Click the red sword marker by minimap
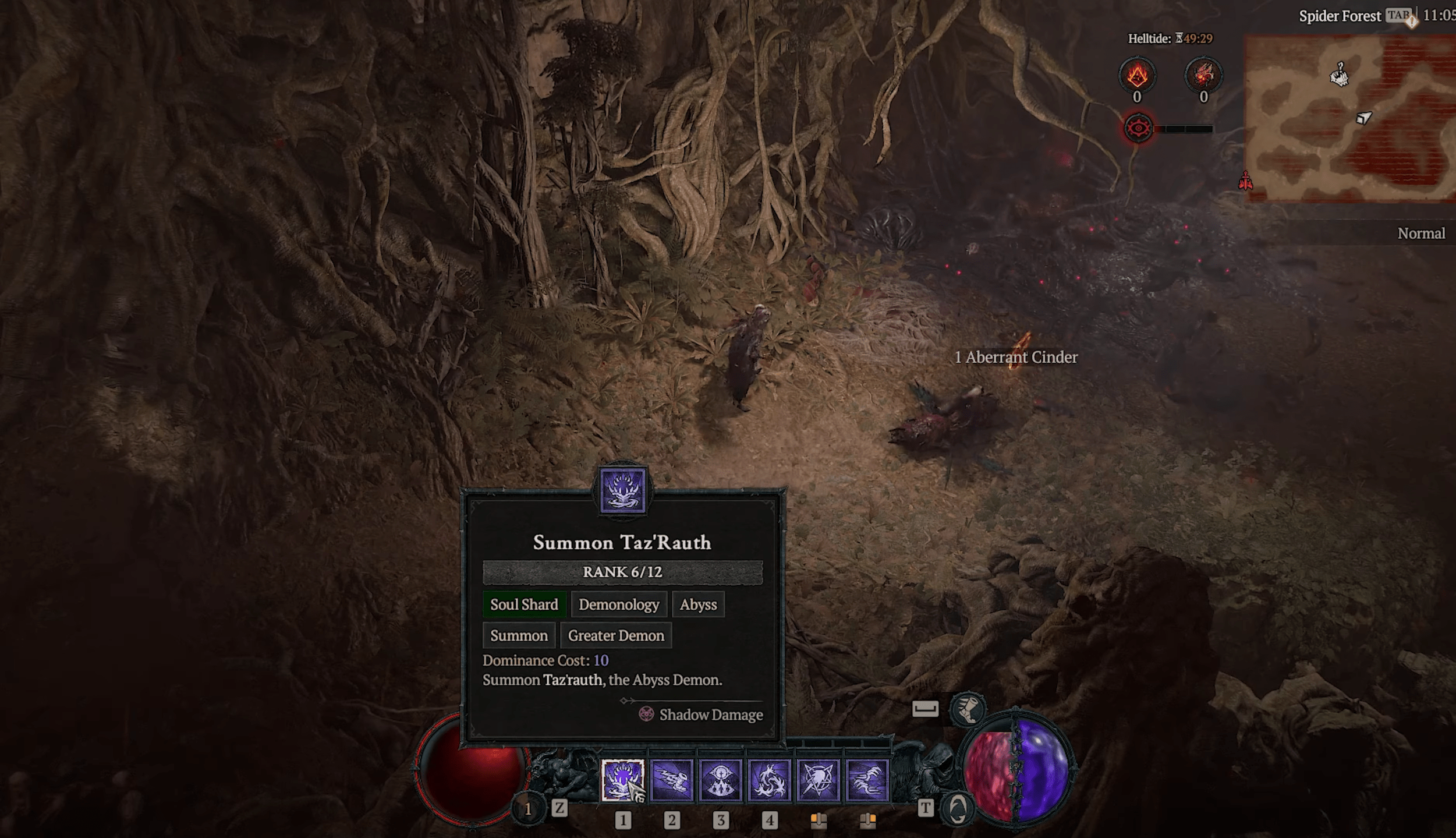The width and height of the screenshot is (1456, 838). [x=1245, y=181]
